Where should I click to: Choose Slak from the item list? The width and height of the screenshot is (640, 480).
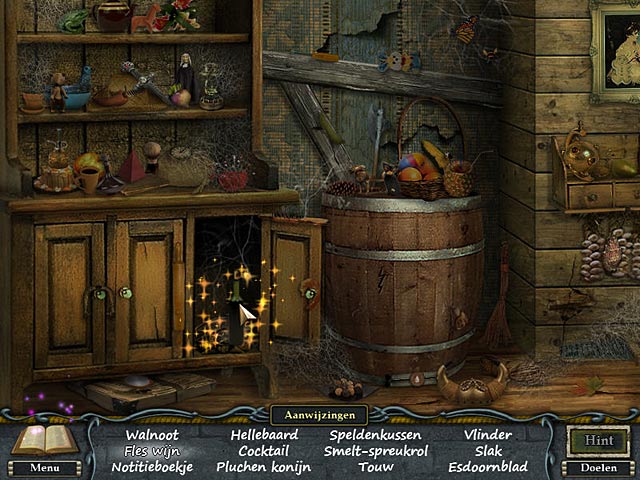coord(488,451)
